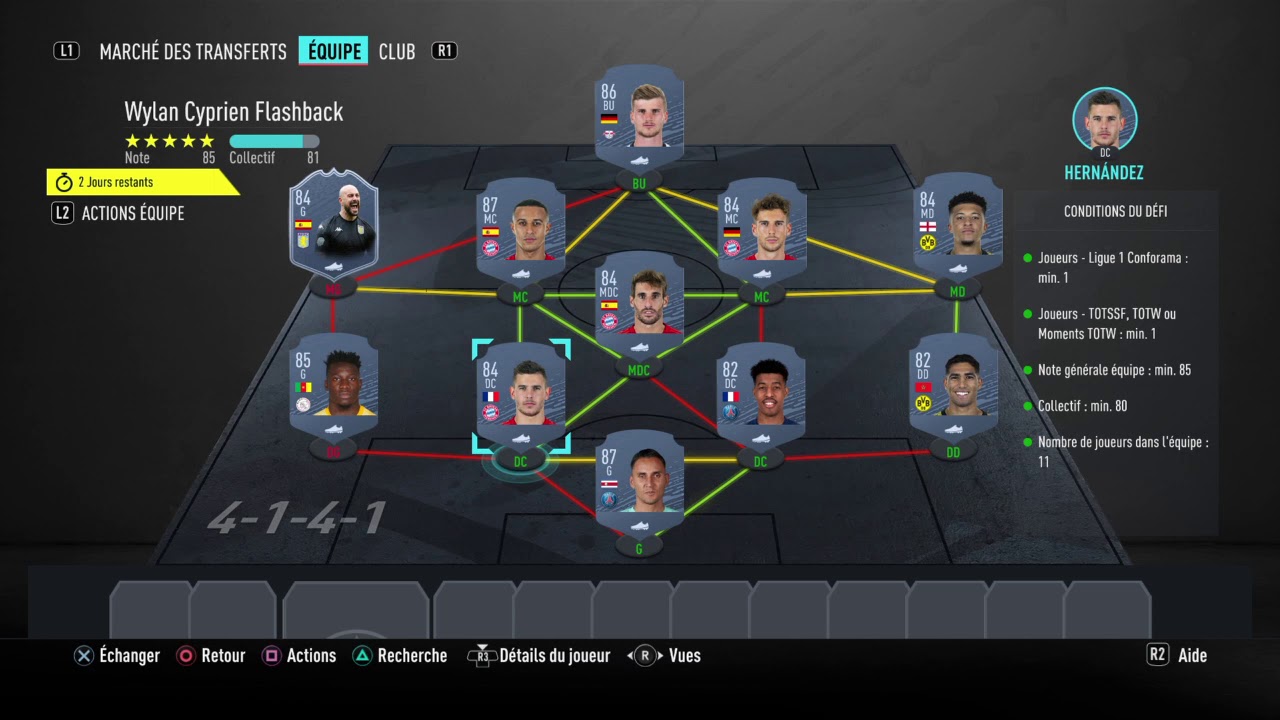This screenshot has width=1280, height=720.
Task: Toggle the Ligue 1 Conforama condition indicator
Action: pyautogui.click(x=1029, y=258)
